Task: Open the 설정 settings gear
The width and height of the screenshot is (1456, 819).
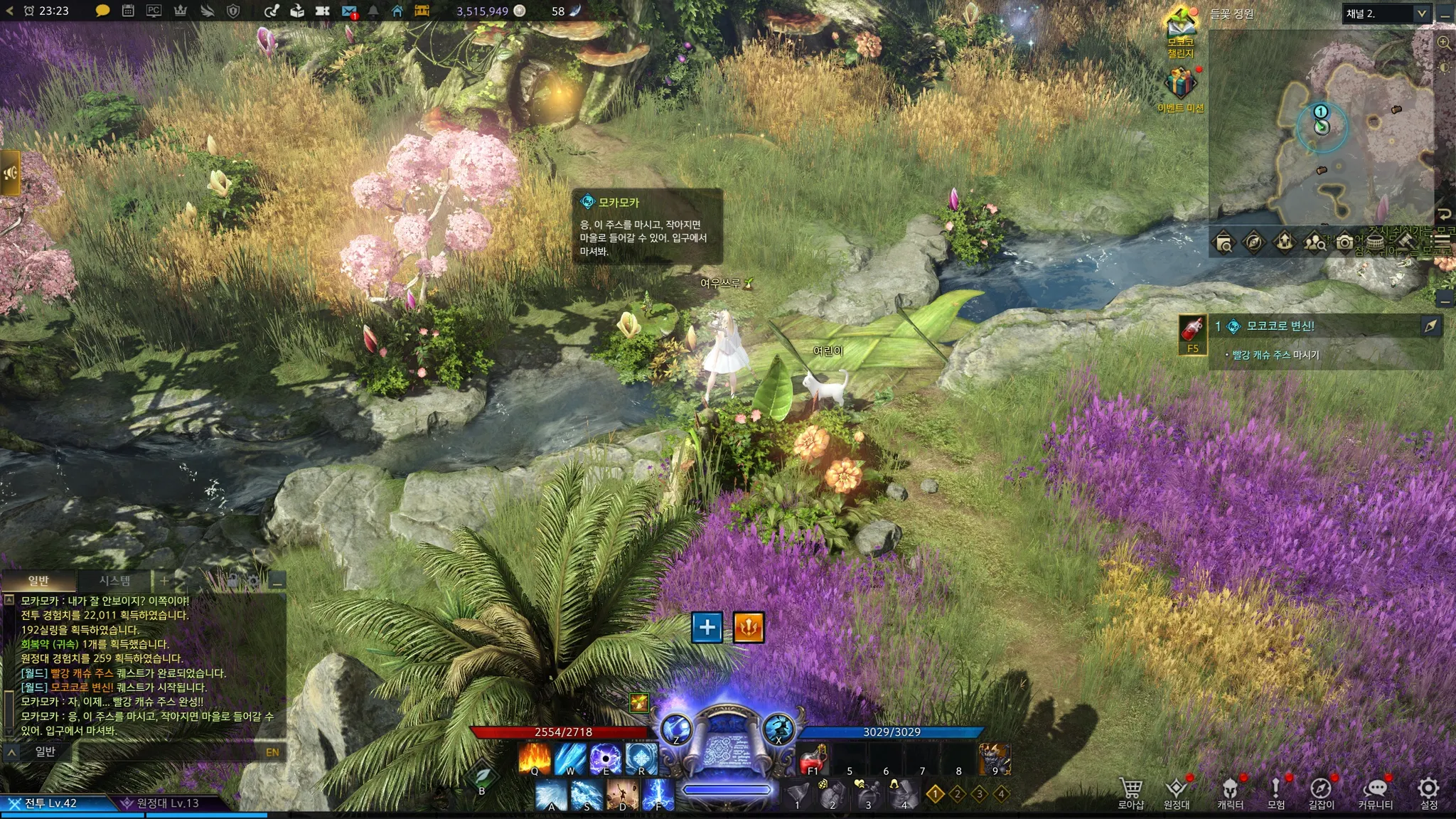Action: coord(1428,792)
